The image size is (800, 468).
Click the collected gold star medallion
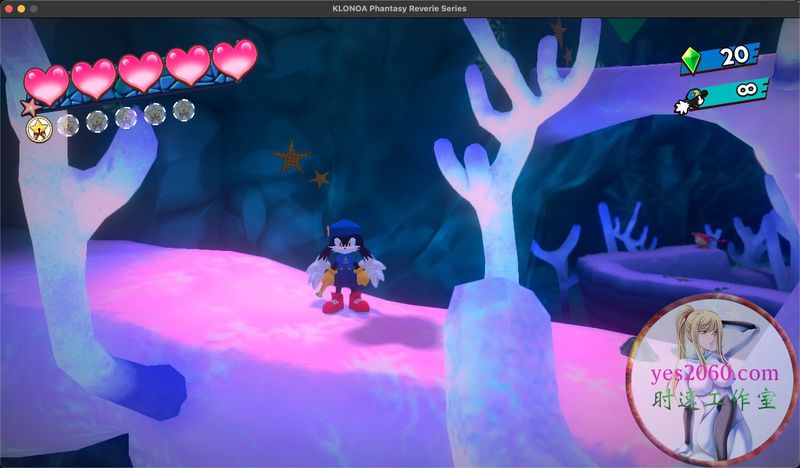point(39,127)
